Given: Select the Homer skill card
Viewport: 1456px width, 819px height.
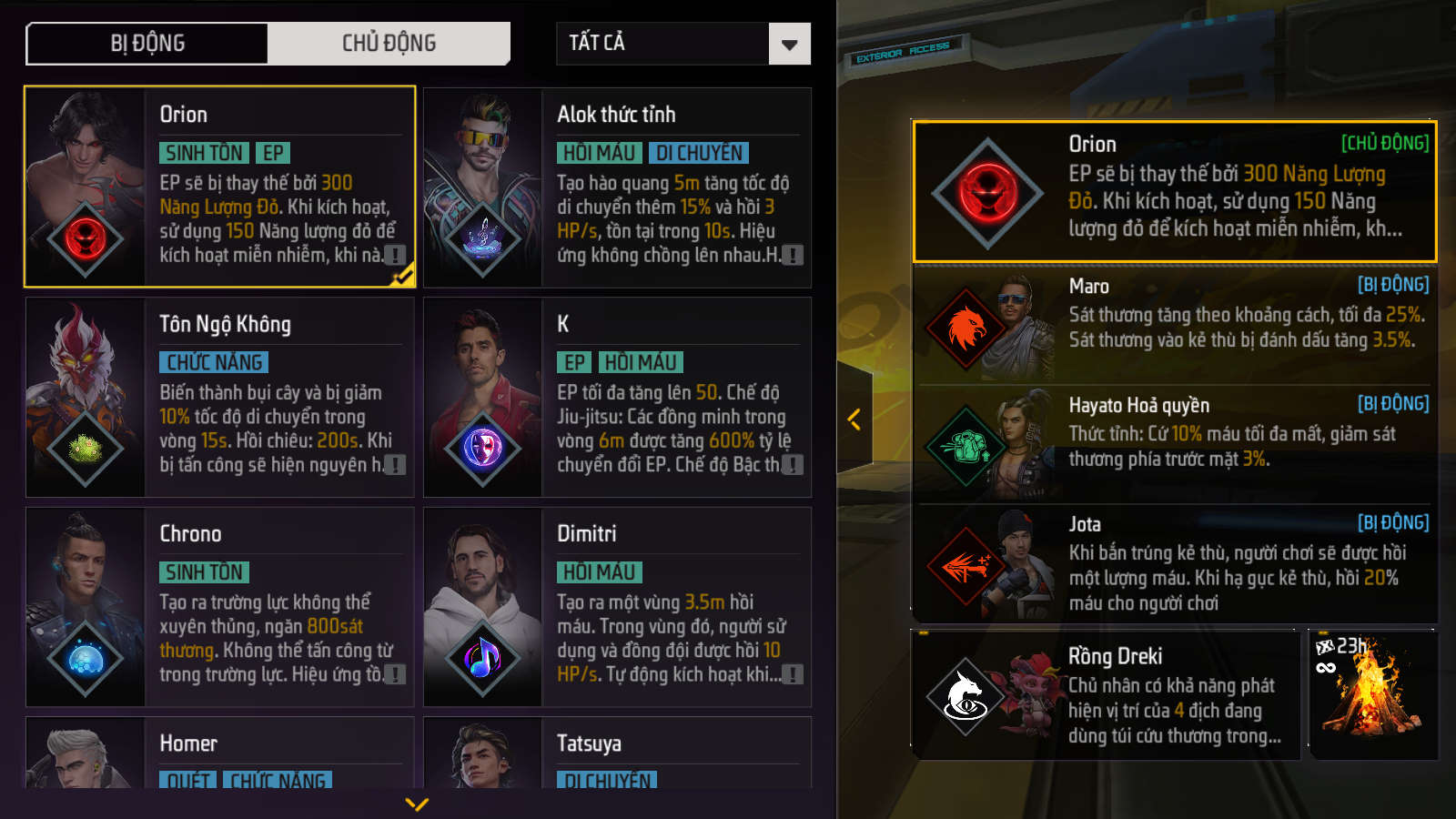Looking at the screenshot, I should click(x=220, y=753).
